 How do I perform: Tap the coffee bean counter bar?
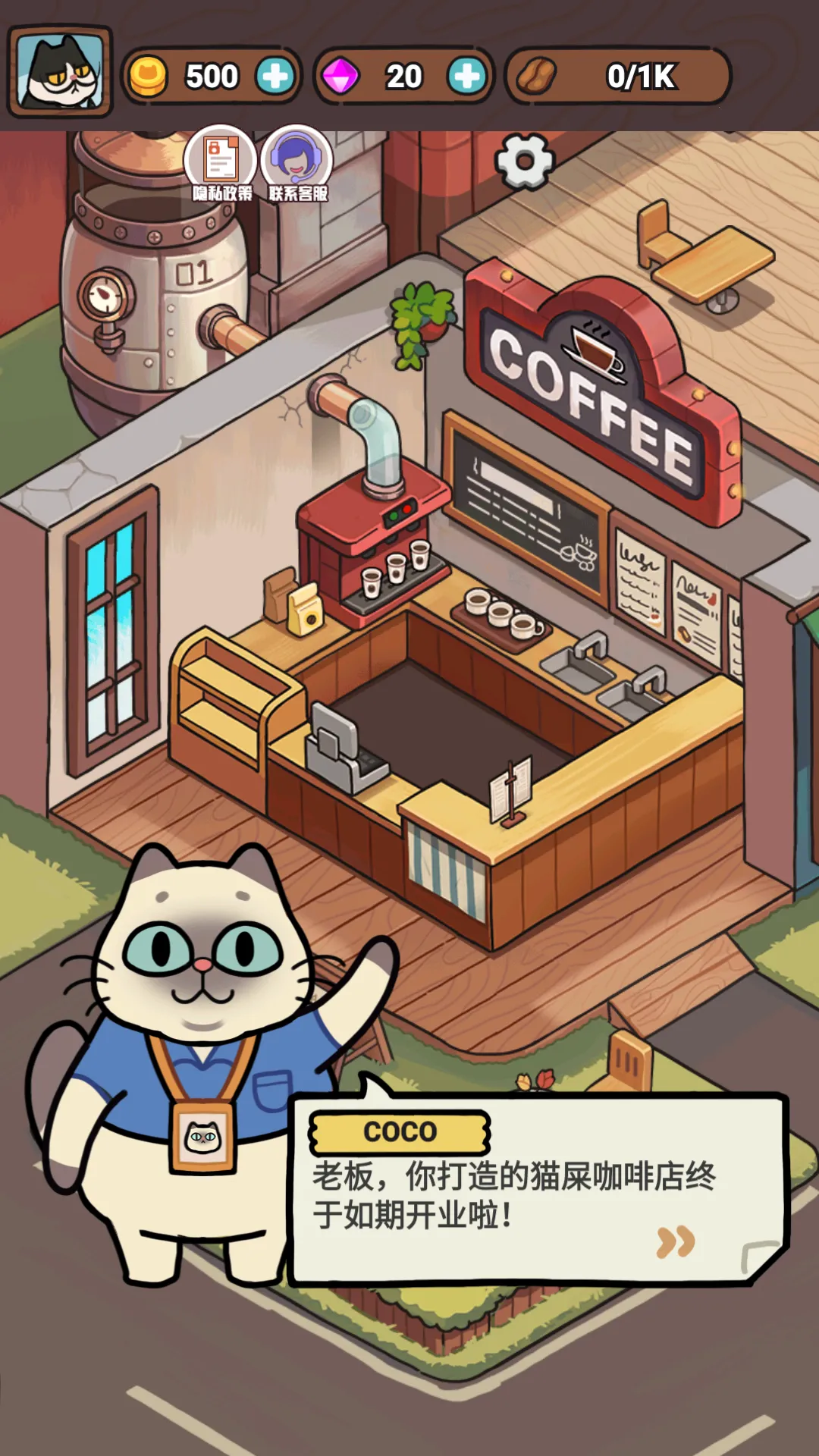pyautogui.click(x=618, y=76)
